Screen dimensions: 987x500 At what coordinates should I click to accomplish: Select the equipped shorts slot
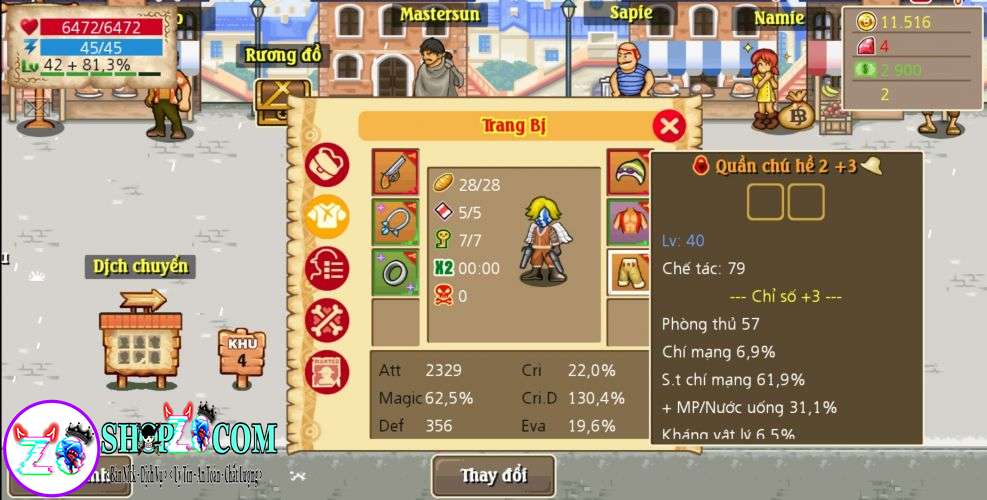tap(629, 272)
